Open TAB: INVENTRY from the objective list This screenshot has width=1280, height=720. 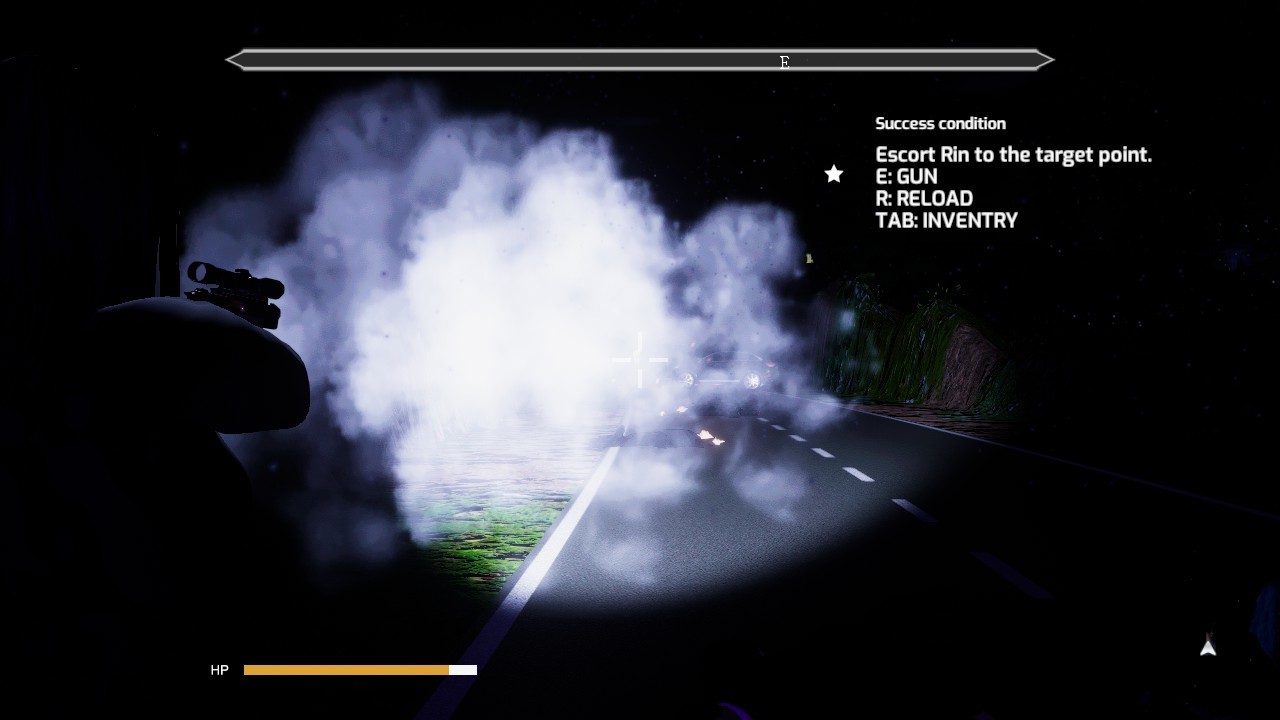click(x=946, y=220)
